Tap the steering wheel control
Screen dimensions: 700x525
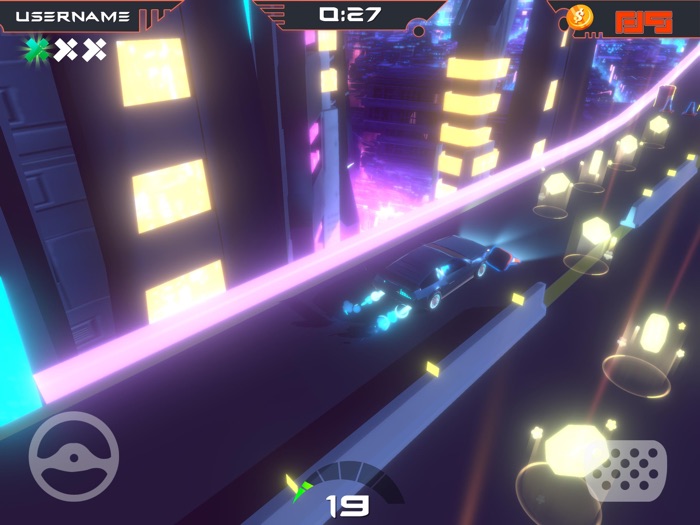click(74, 456)
